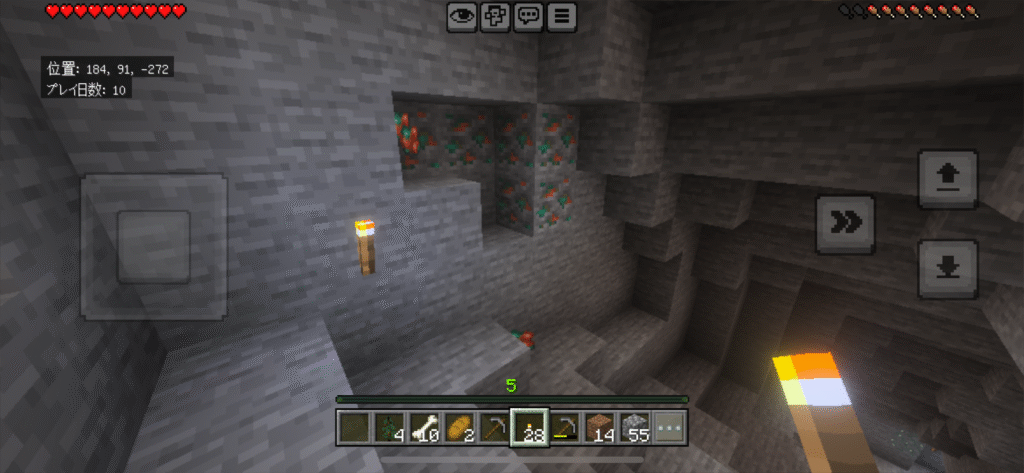This screenshot has height=473, width=1024.
Task: Open the inventory with three-dots button
Action: (670, 428)
